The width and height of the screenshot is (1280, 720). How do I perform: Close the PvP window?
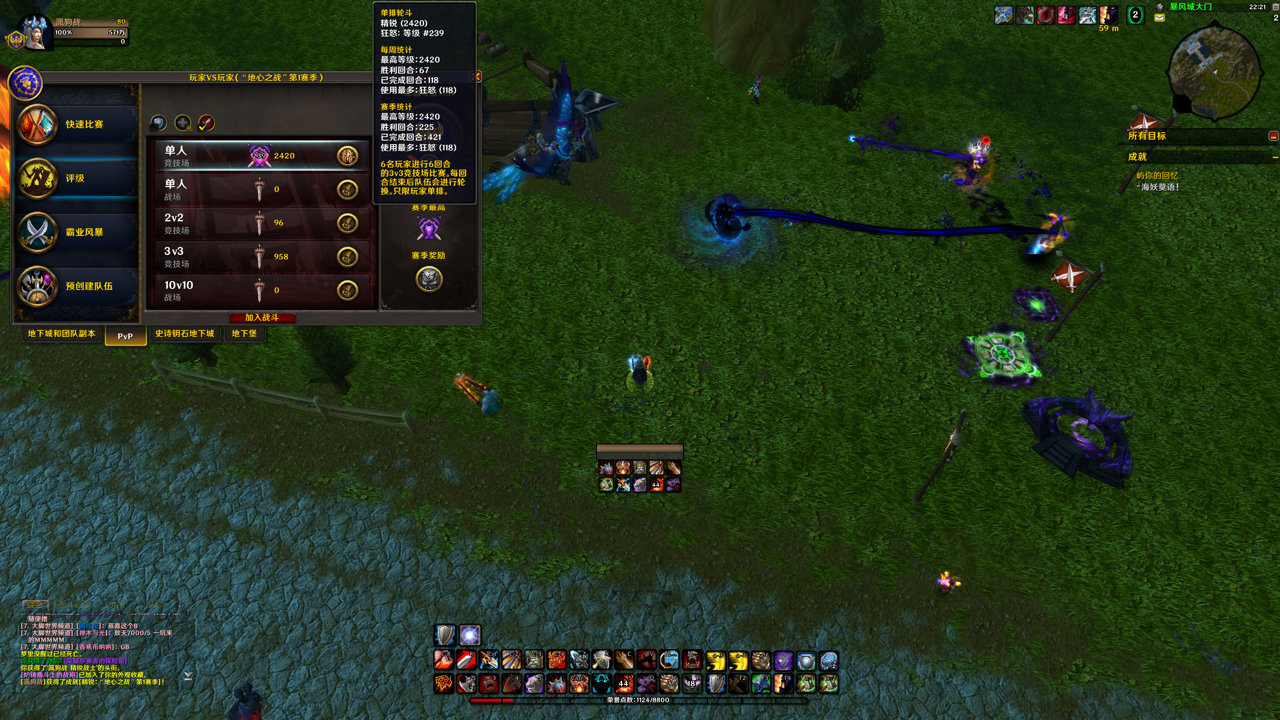[476, 77]
